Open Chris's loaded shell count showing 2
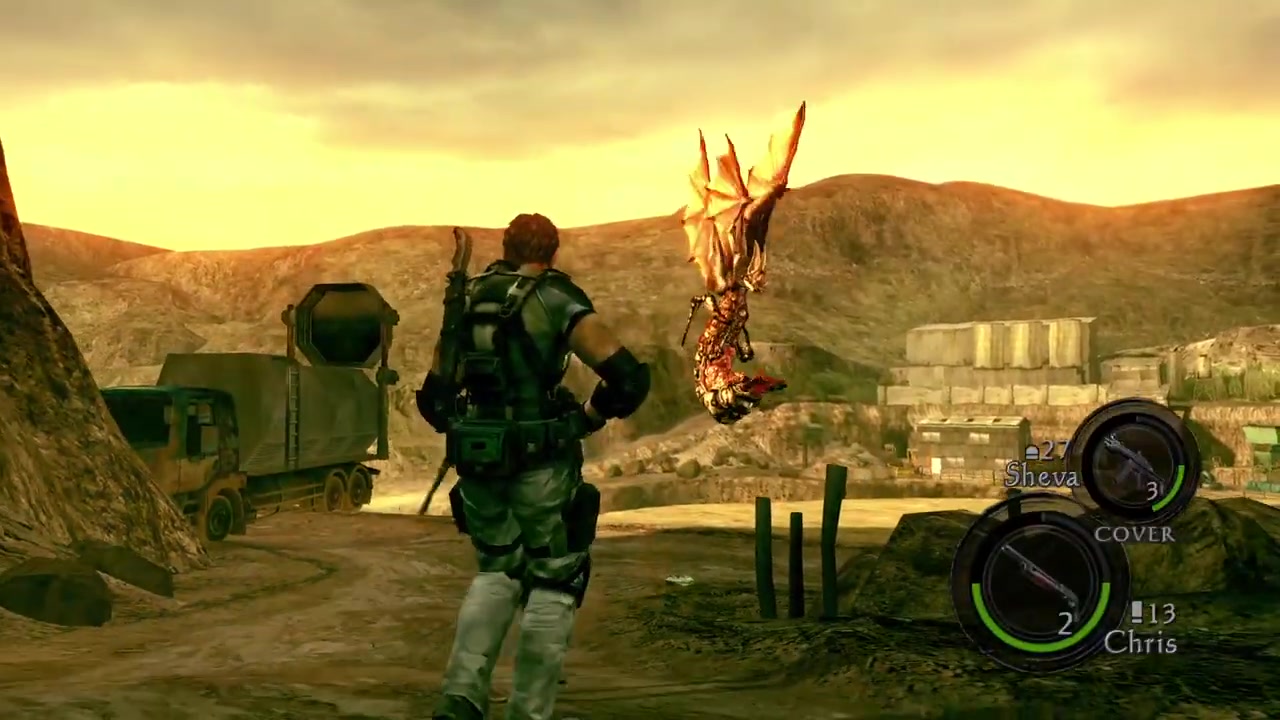The width and height of the screenshot is (1280, 720). click(1065, 624)
